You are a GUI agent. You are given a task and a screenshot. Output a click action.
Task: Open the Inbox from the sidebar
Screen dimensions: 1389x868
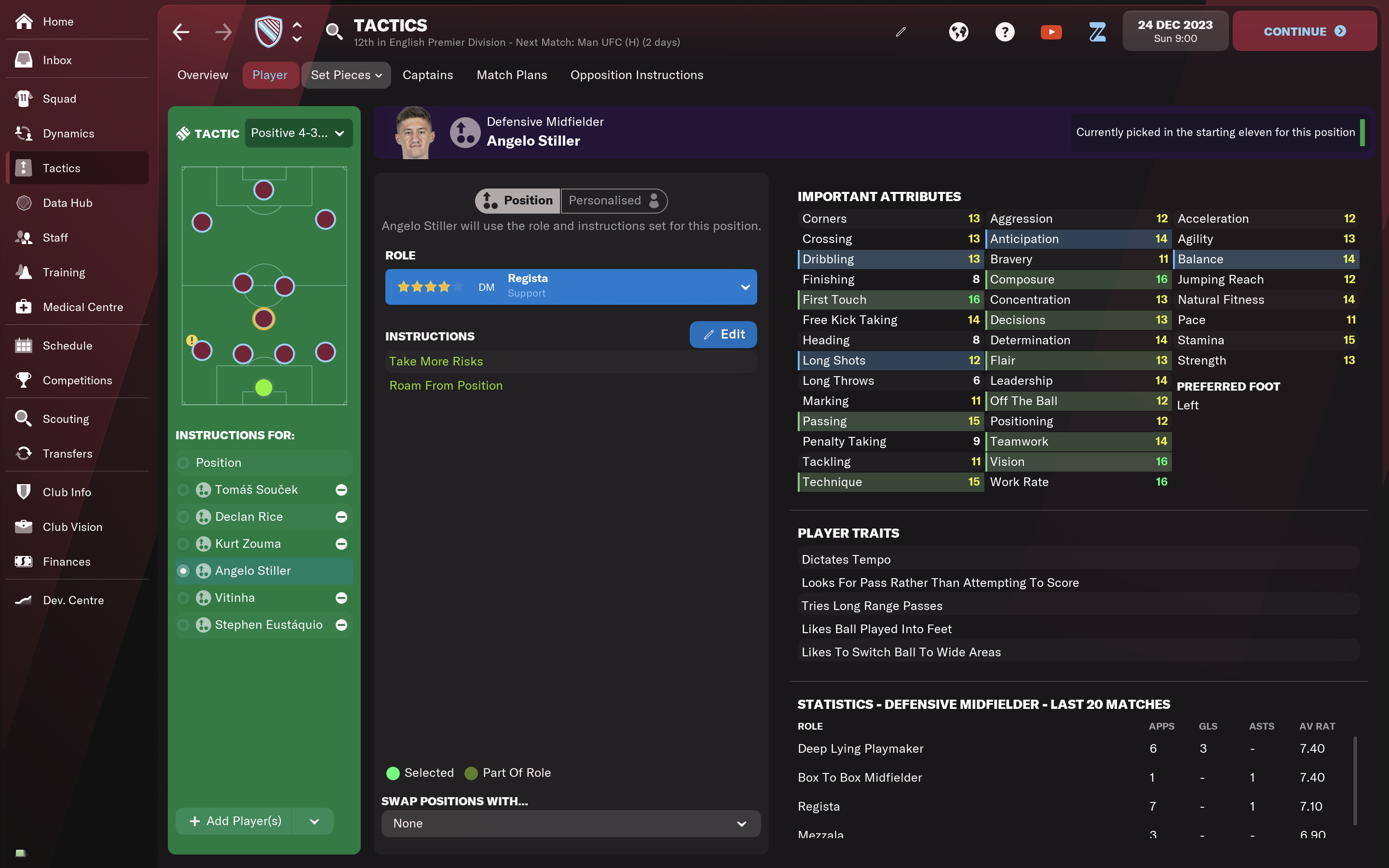click(57, 60)
